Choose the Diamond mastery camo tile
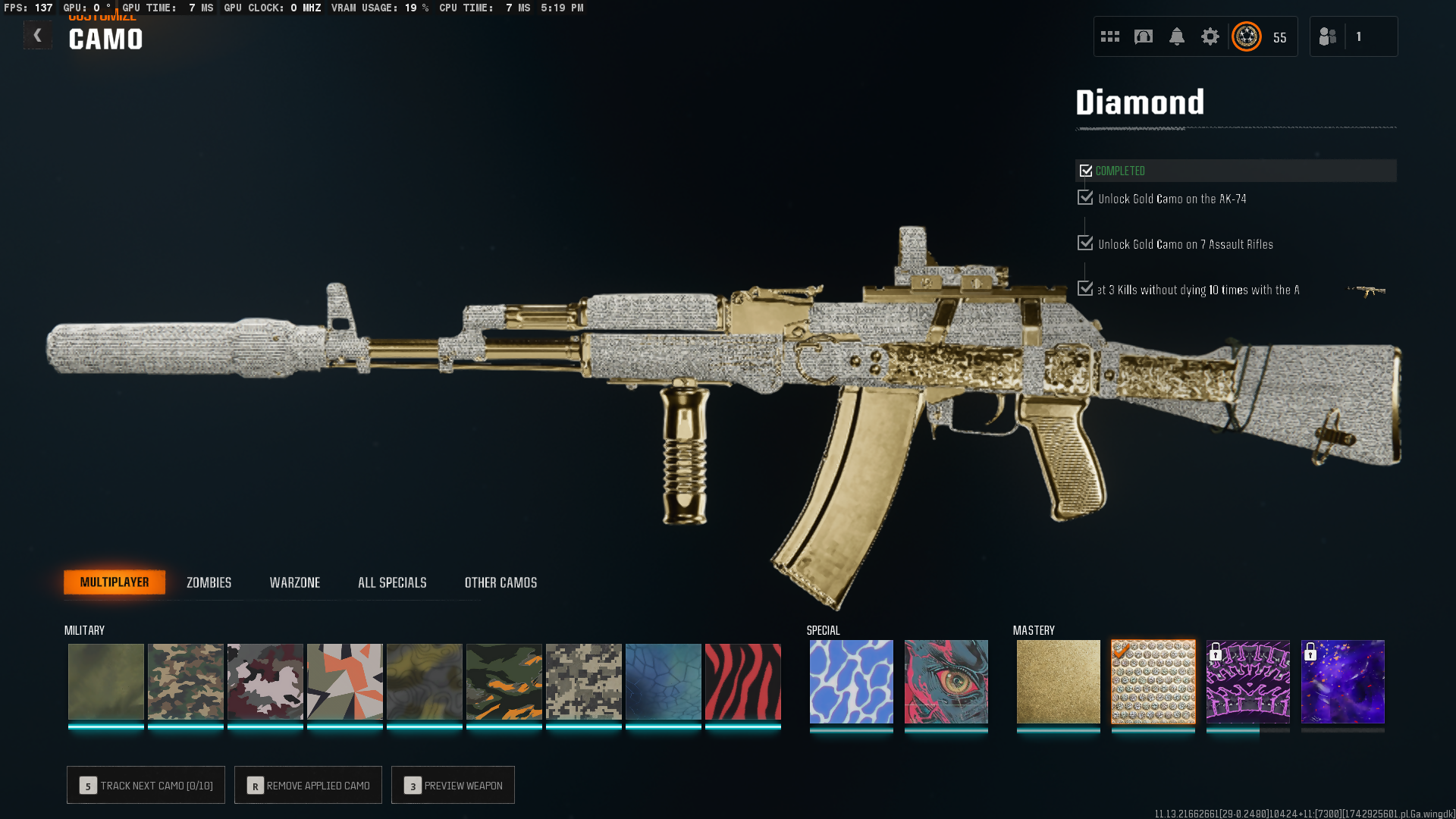The height and width of the screenshot is (819, 1456). coord(1153,682)
